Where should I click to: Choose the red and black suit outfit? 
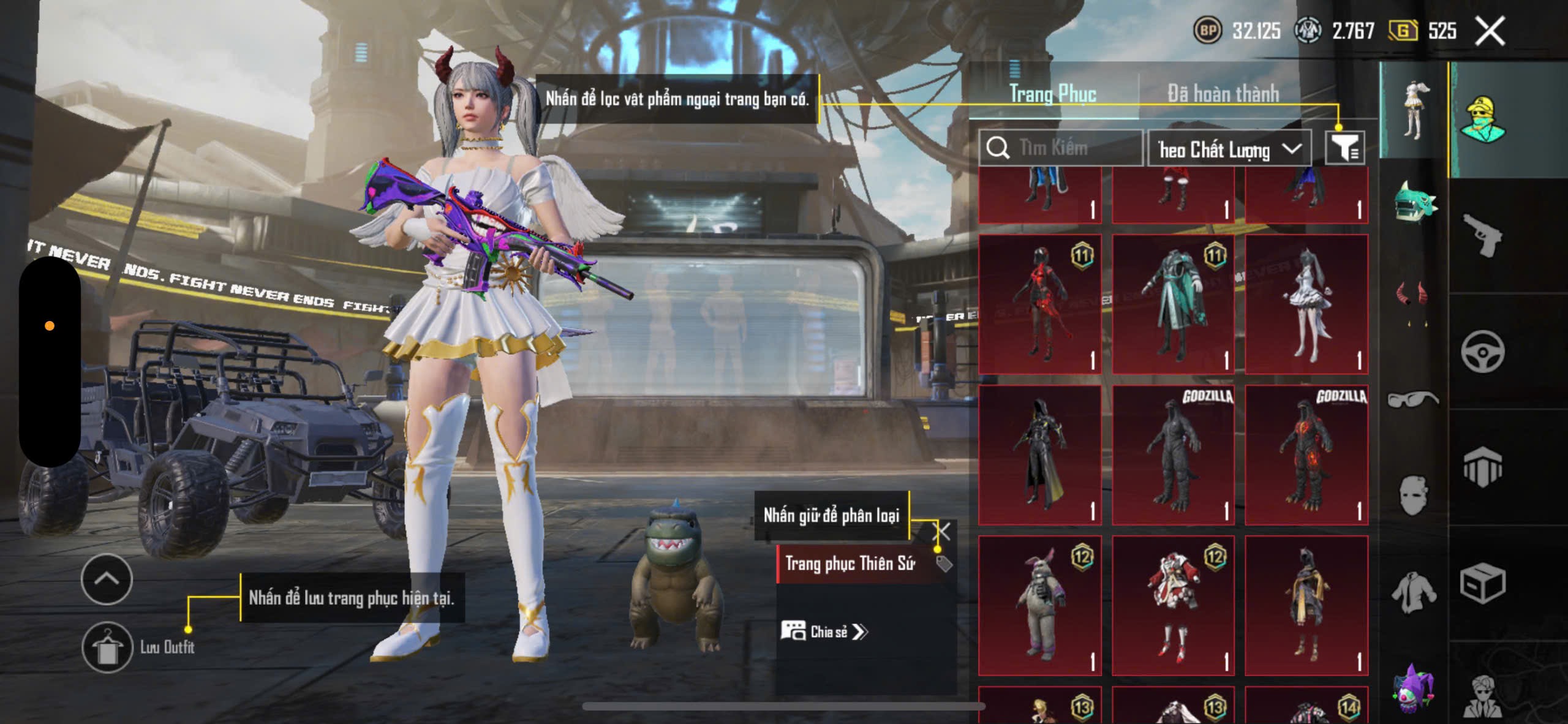coord(1040,304)
